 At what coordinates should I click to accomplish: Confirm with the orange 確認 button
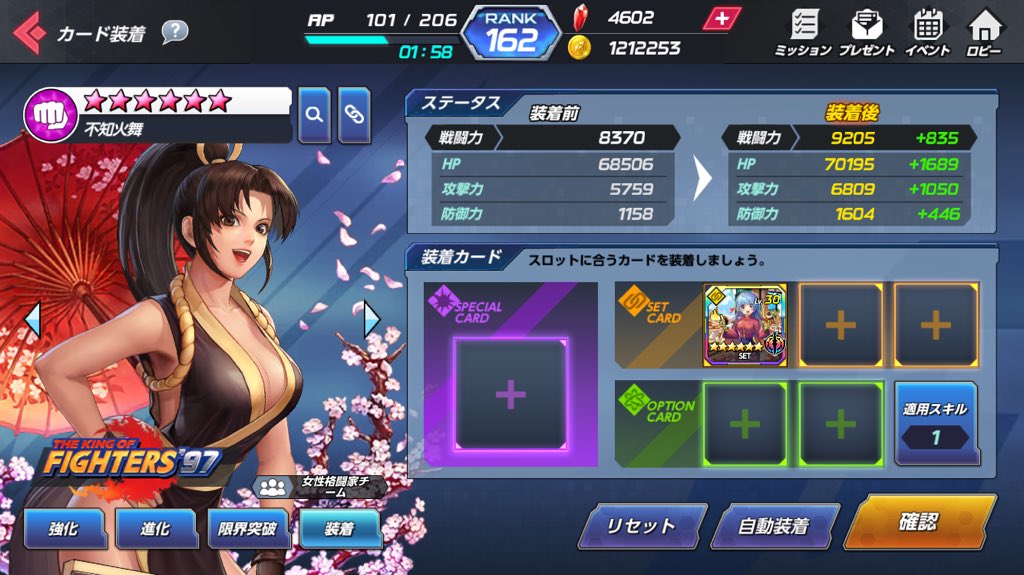[x=919, y=522]
